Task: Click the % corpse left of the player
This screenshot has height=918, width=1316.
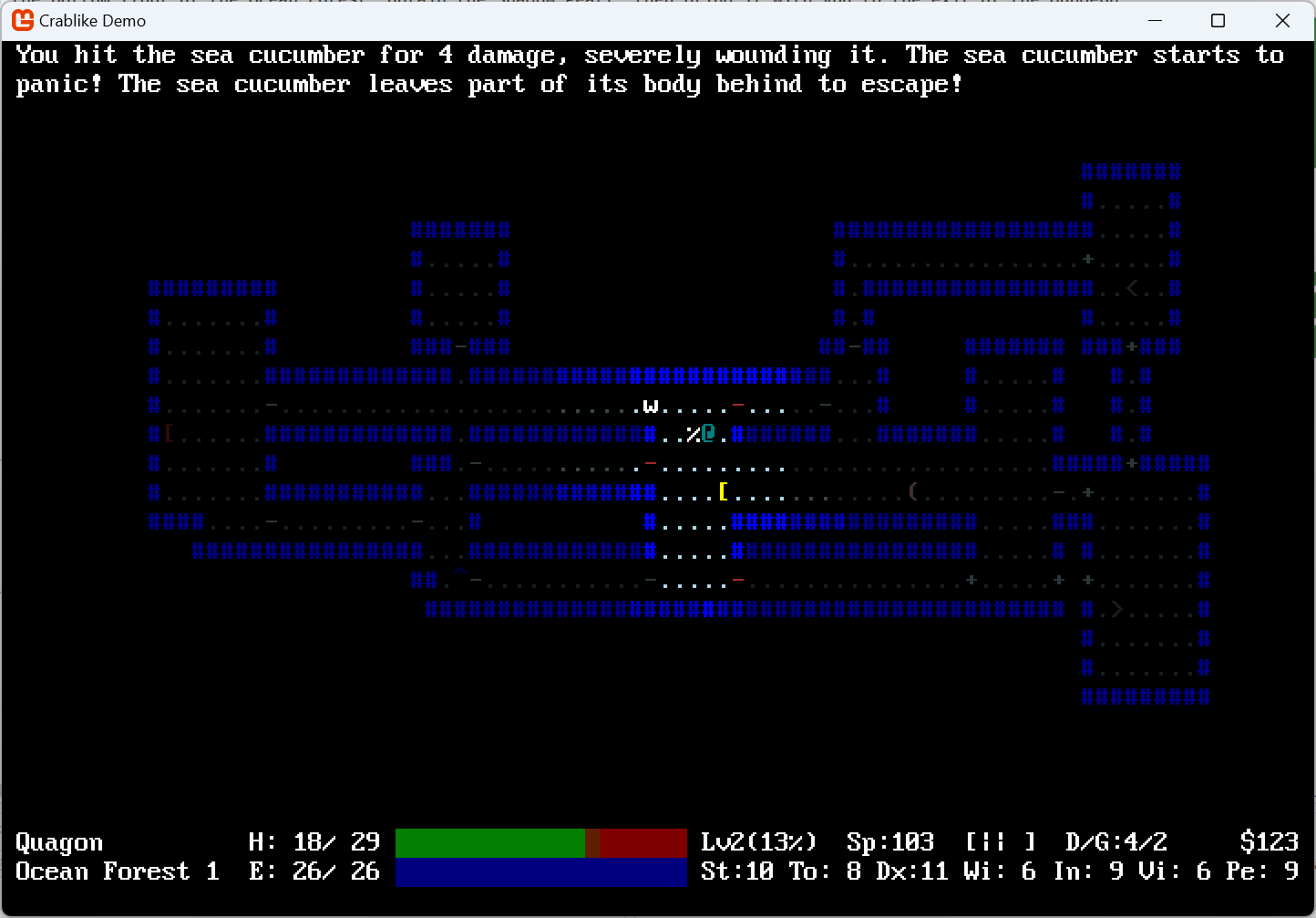Action: click(x=693, y=435)
